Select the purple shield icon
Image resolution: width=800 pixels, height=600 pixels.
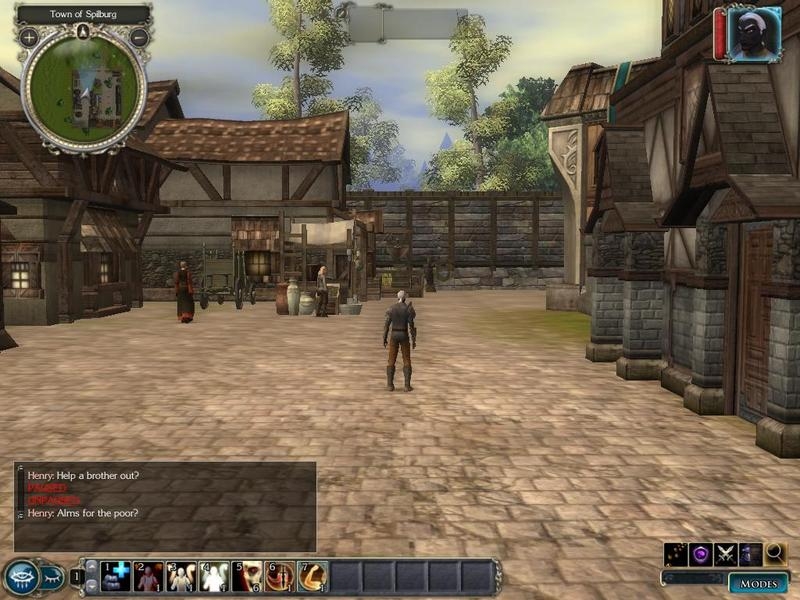(700, 553)
